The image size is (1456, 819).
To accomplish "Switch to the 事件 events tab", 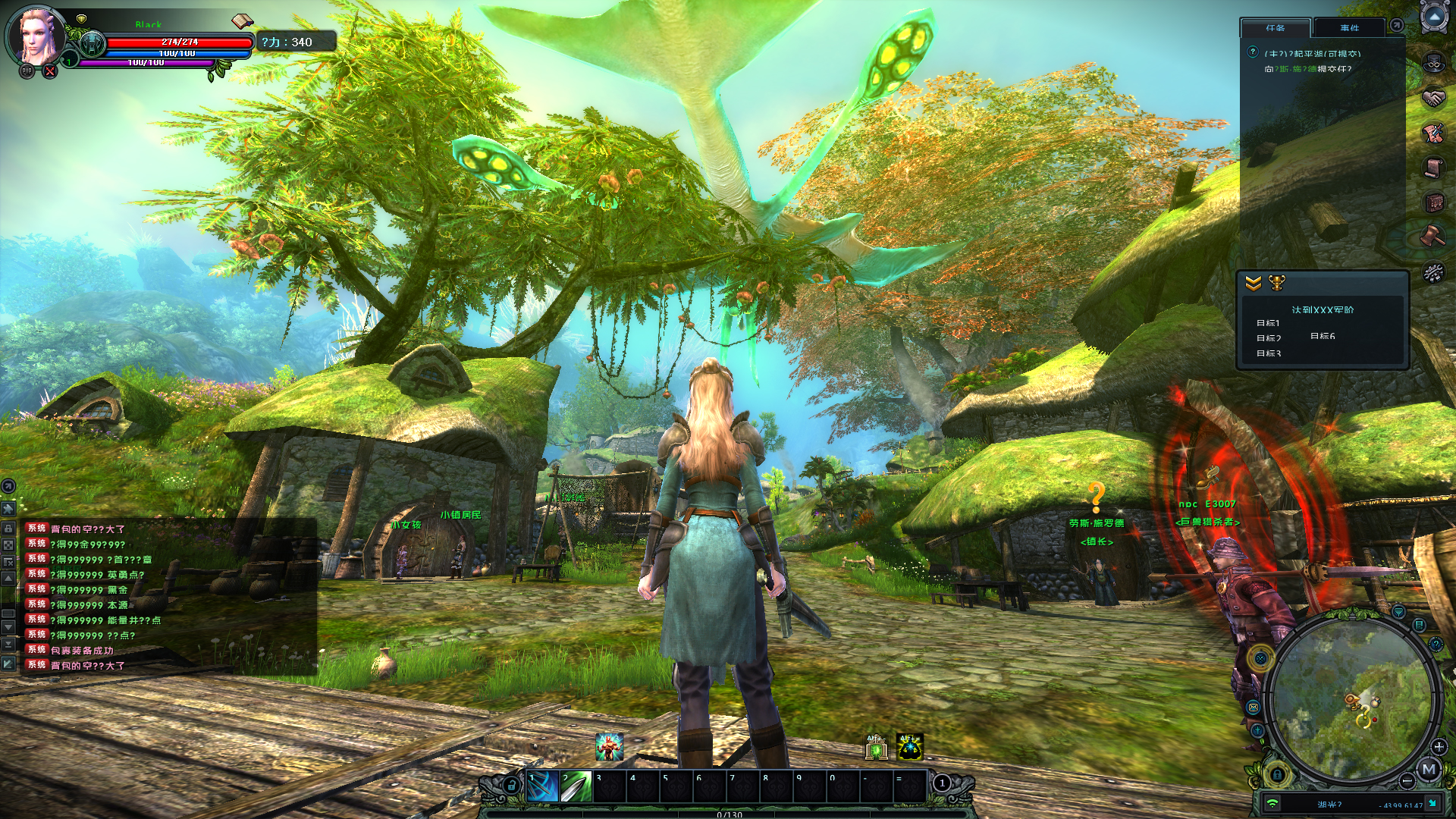I will [1349, 28].
